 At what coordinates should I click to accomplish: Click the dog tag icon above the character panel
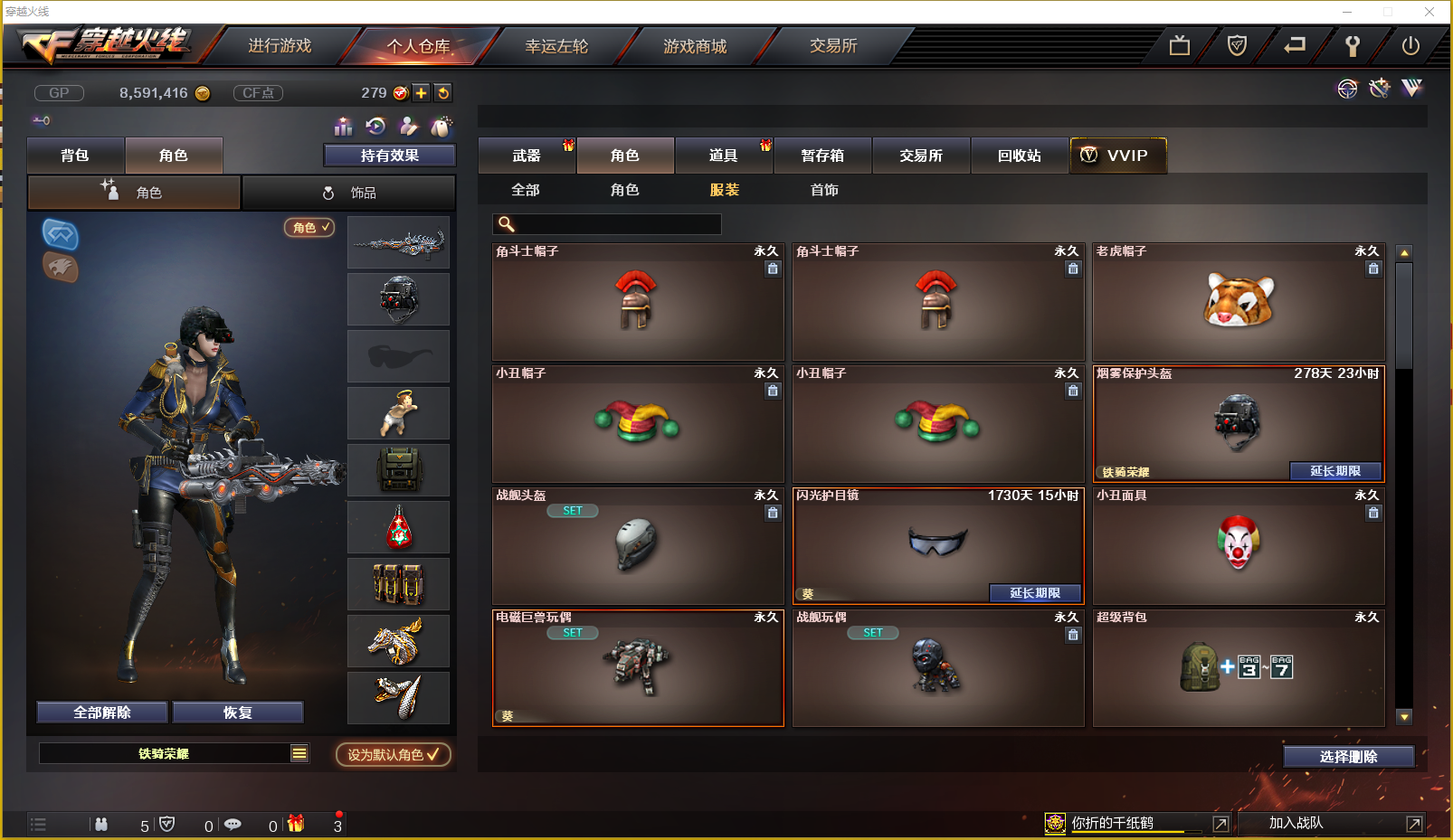click(441, 127)
